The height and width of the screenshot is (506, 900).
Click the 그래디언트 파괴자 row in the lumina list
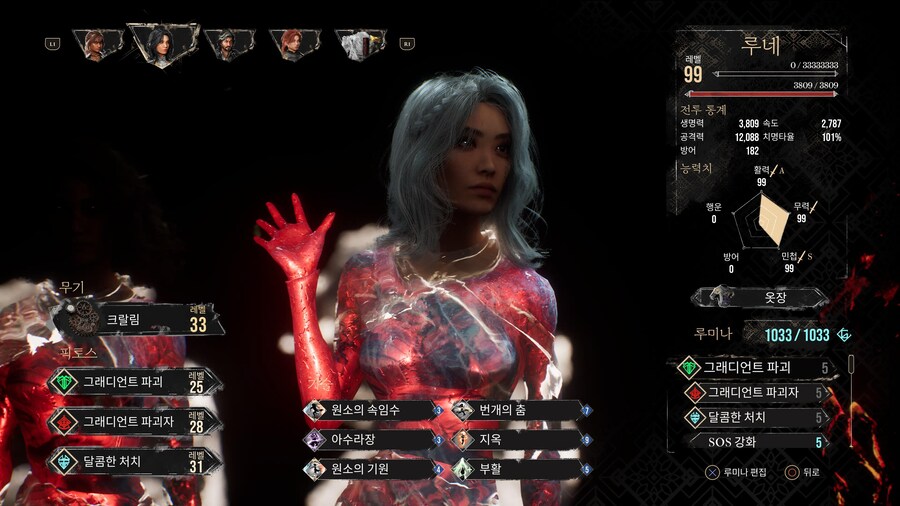[x=756, y=392]
